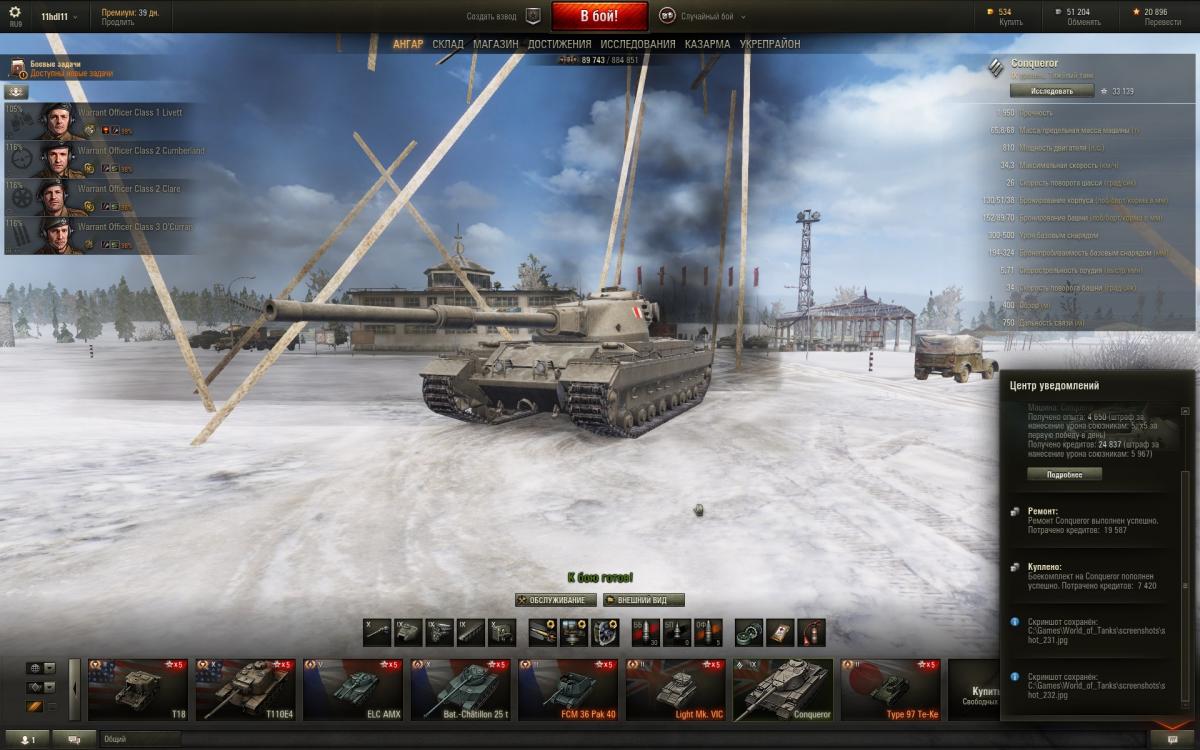Switch to the Магазин tab

point(496,44)
